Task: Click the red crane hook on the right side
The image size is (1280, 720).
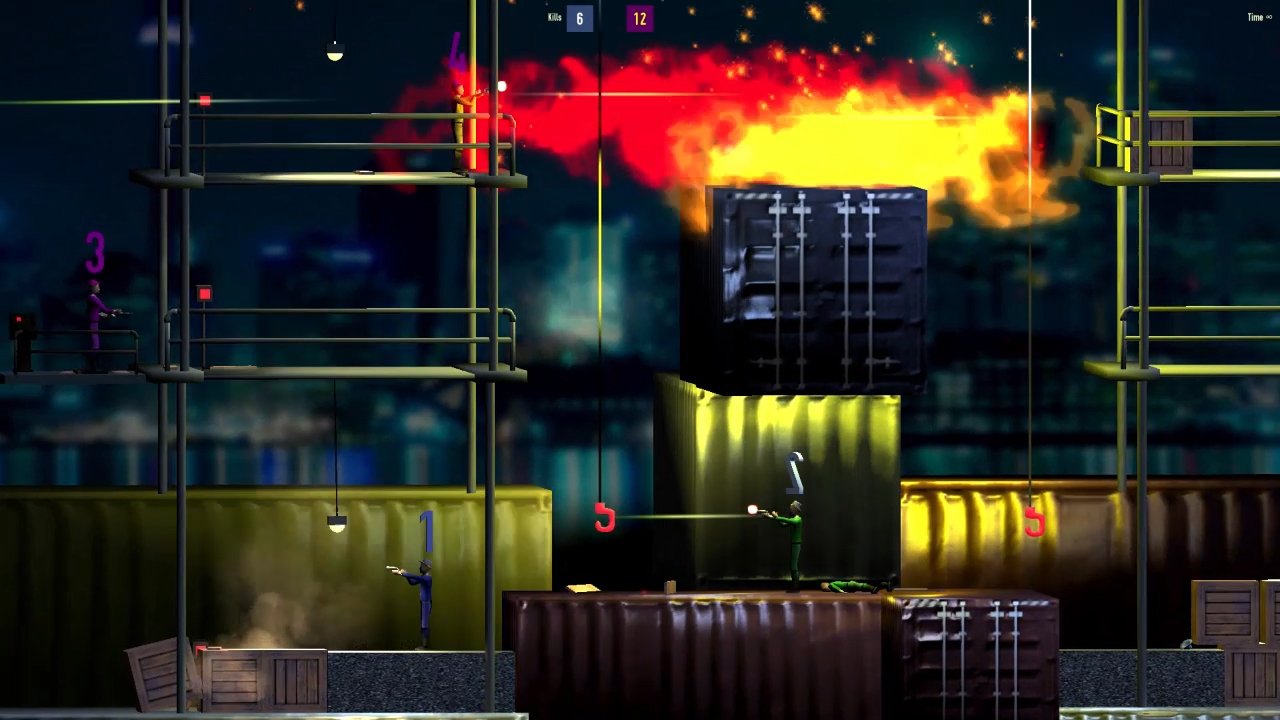Action: (x=1034, y=521)
